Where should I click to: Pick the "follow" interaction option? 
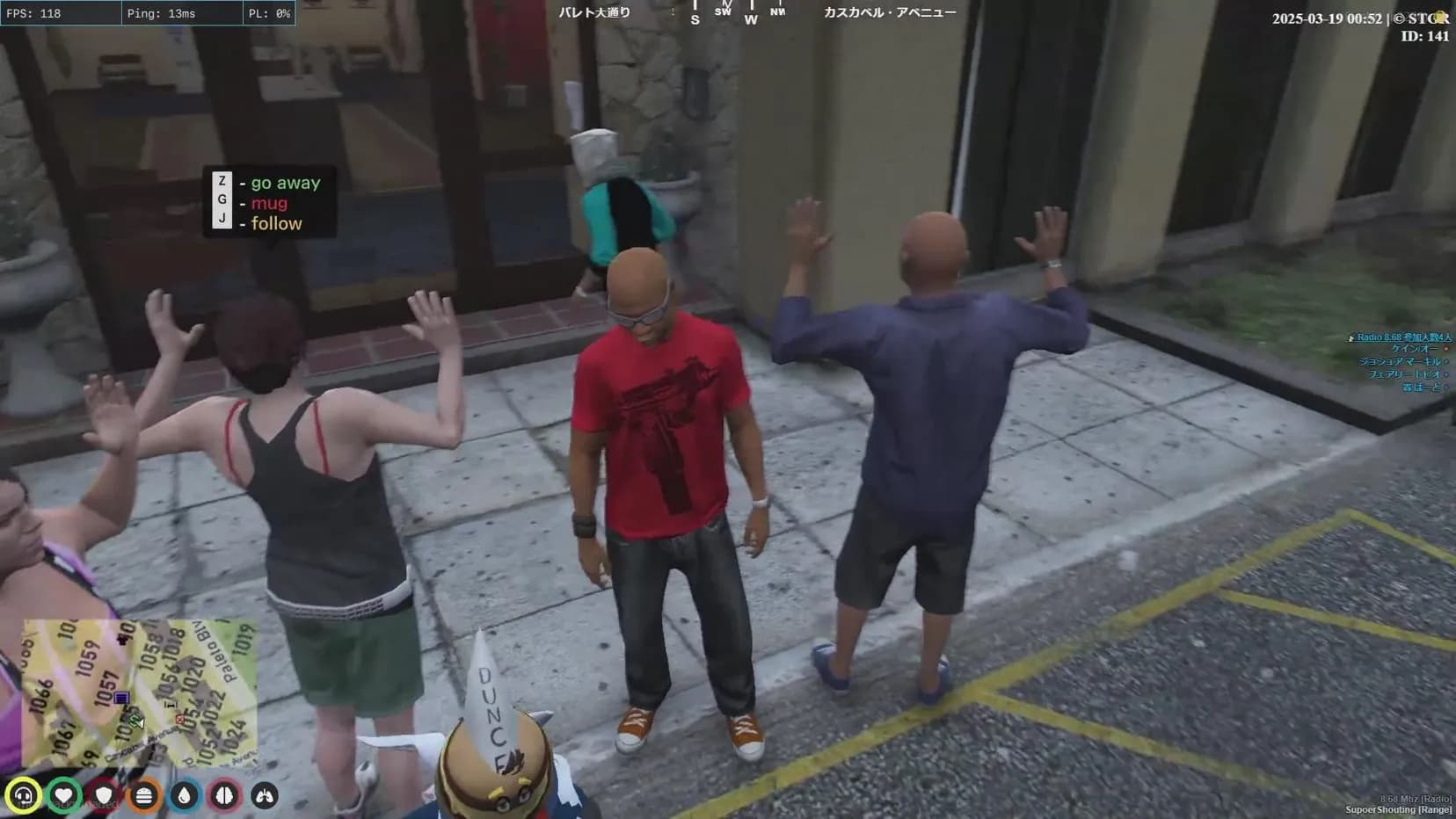276,223
